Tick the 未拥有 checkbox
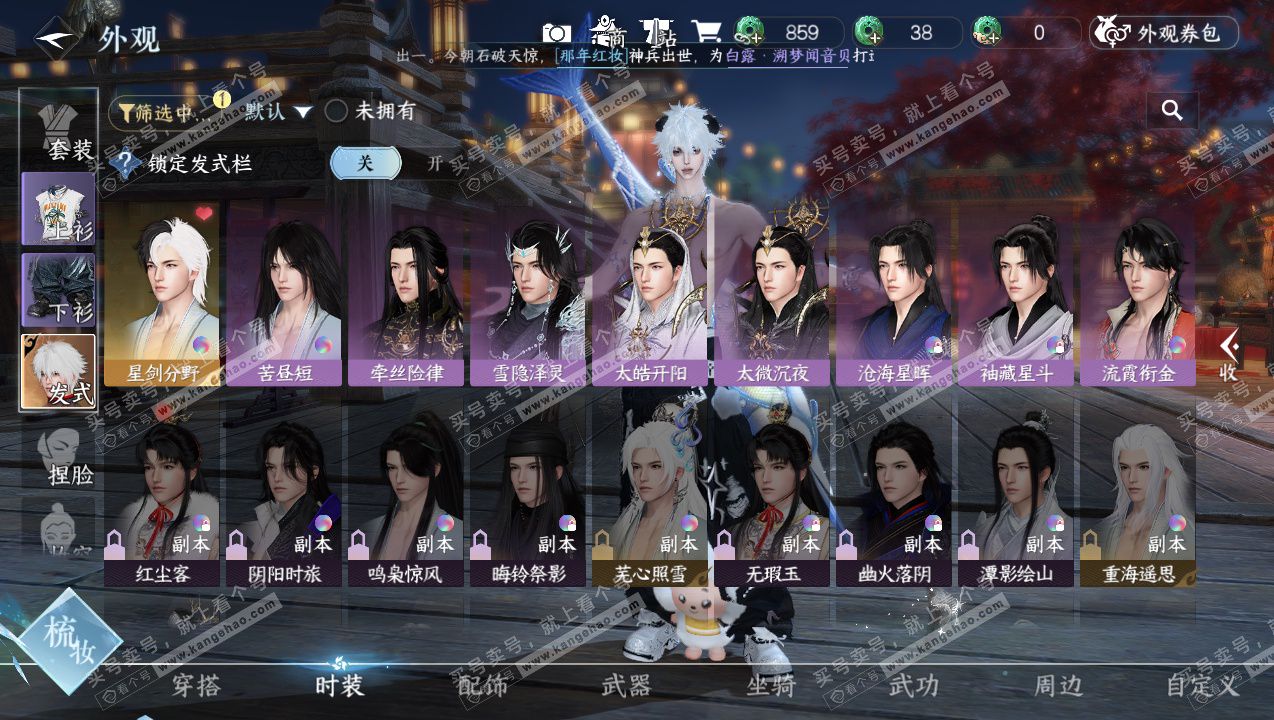The height and width of the screenshot is (720, 1274). [337, 112]
